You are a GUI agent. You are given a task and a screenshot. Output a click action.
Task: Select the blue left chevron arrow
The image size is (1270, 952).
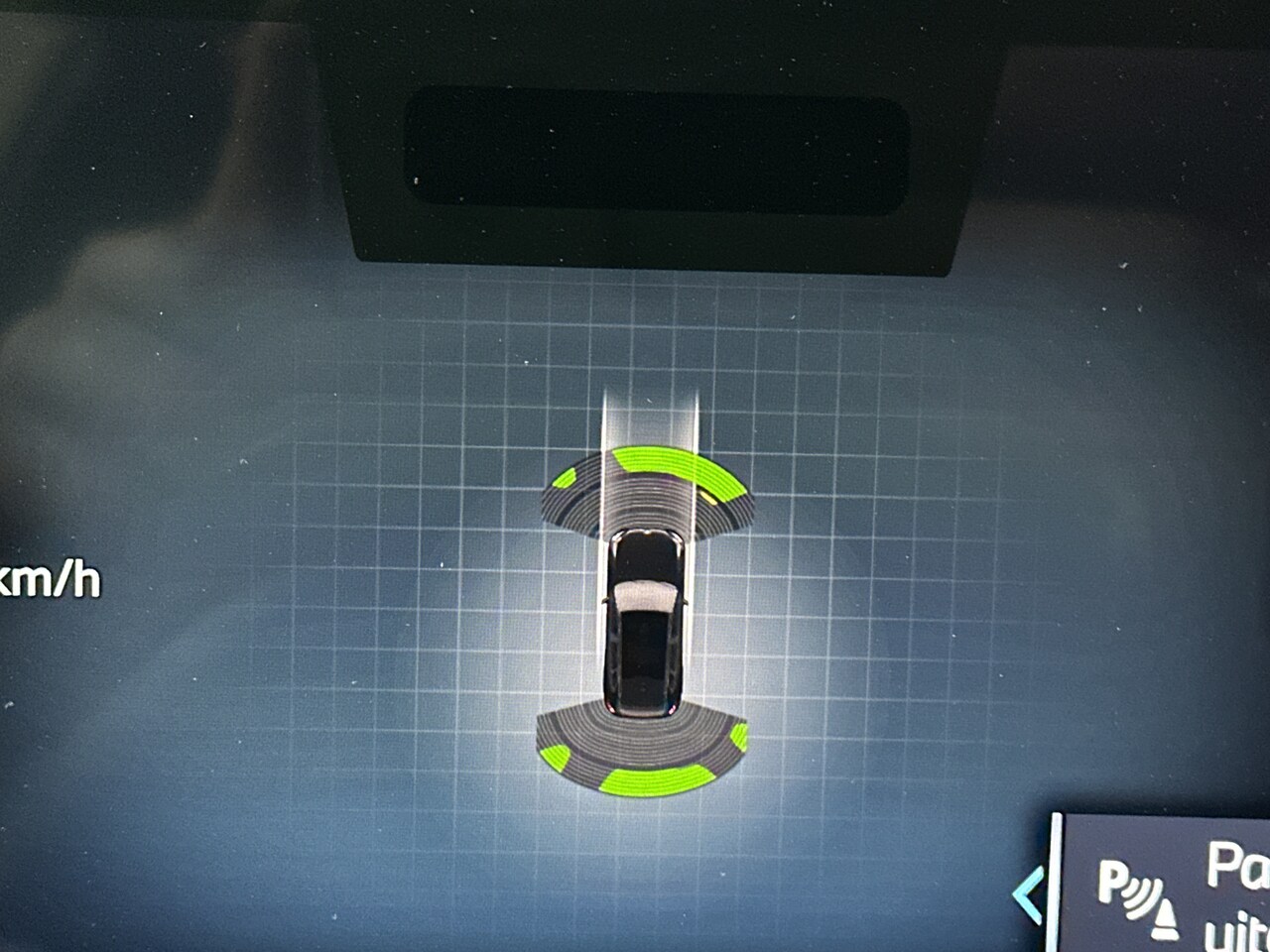(1030, 894)
